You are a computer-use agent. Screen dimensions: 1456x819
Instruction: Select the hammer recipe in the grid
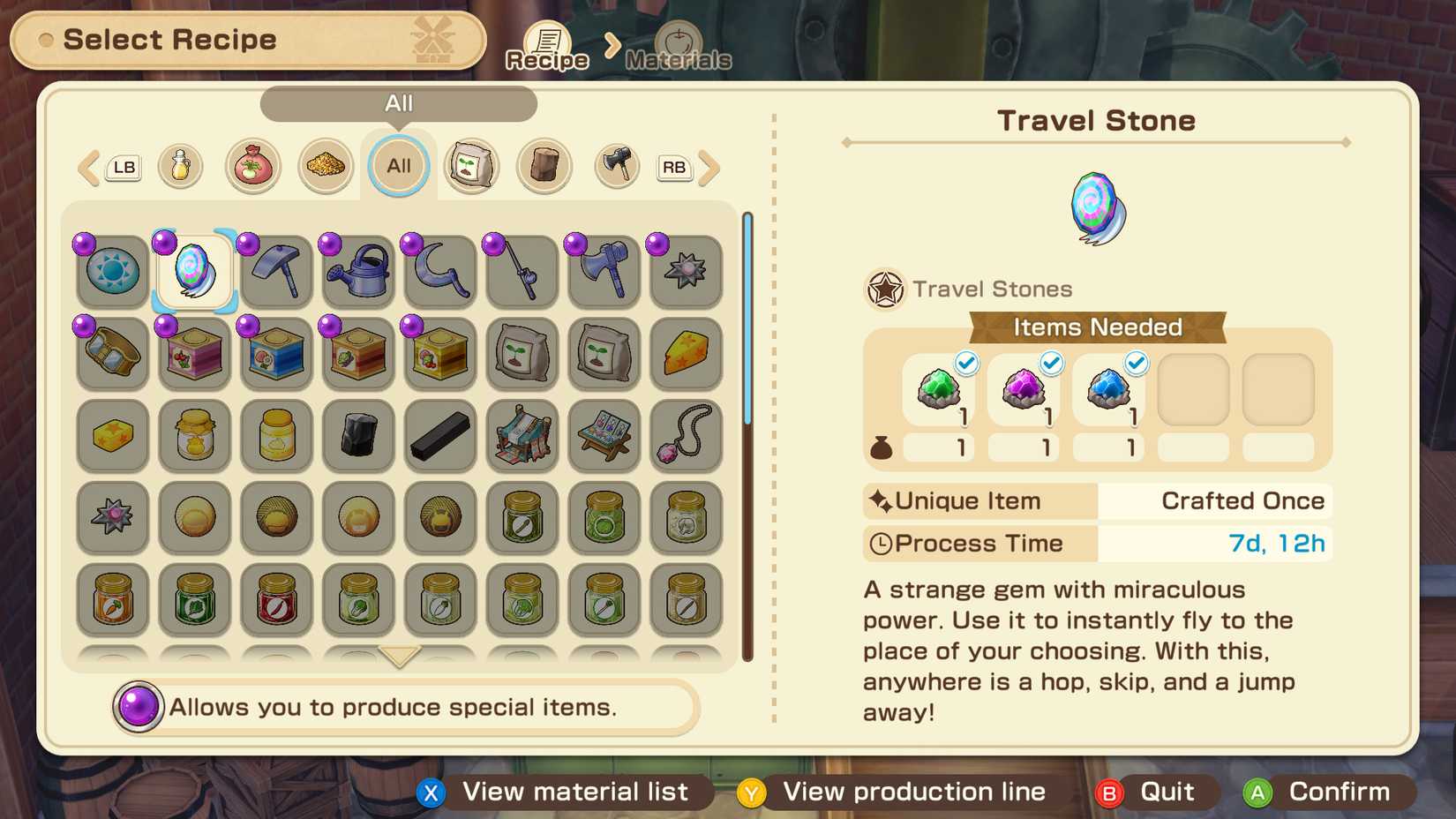point(275,271)
